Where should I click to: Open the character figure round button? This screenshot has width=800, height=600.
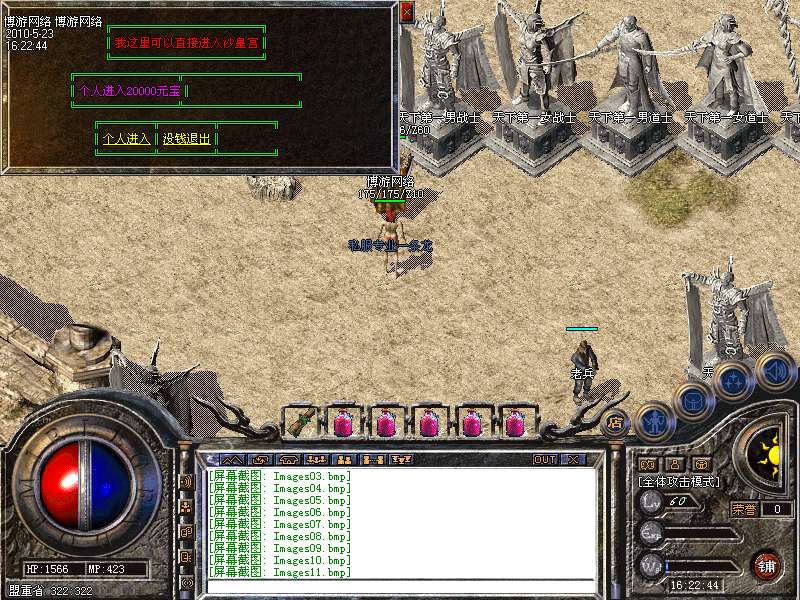pos(653,420)
